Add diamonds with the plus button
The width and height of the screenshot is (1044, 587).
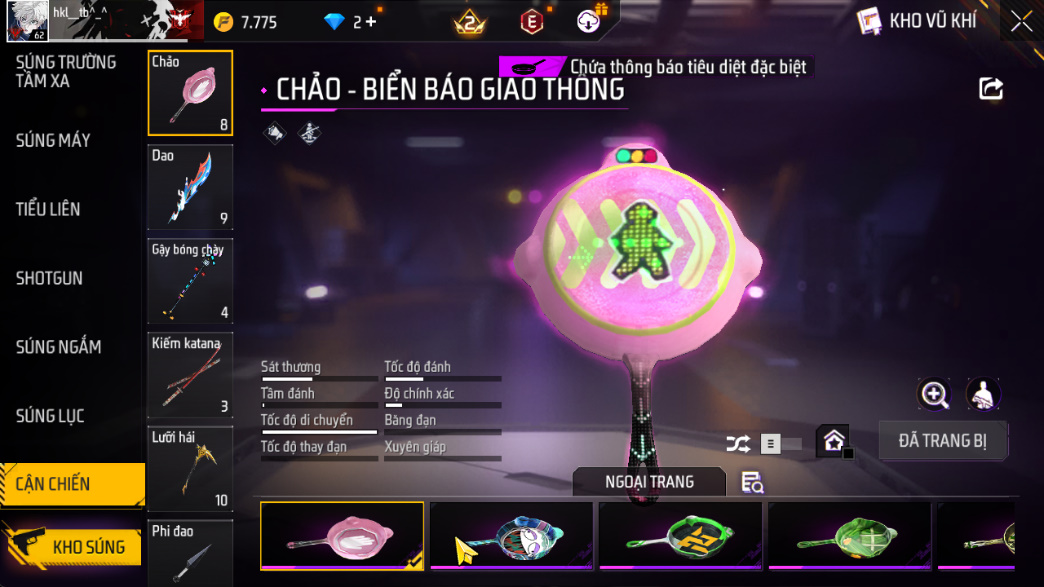pyautogui.click(x=371, y=22)
